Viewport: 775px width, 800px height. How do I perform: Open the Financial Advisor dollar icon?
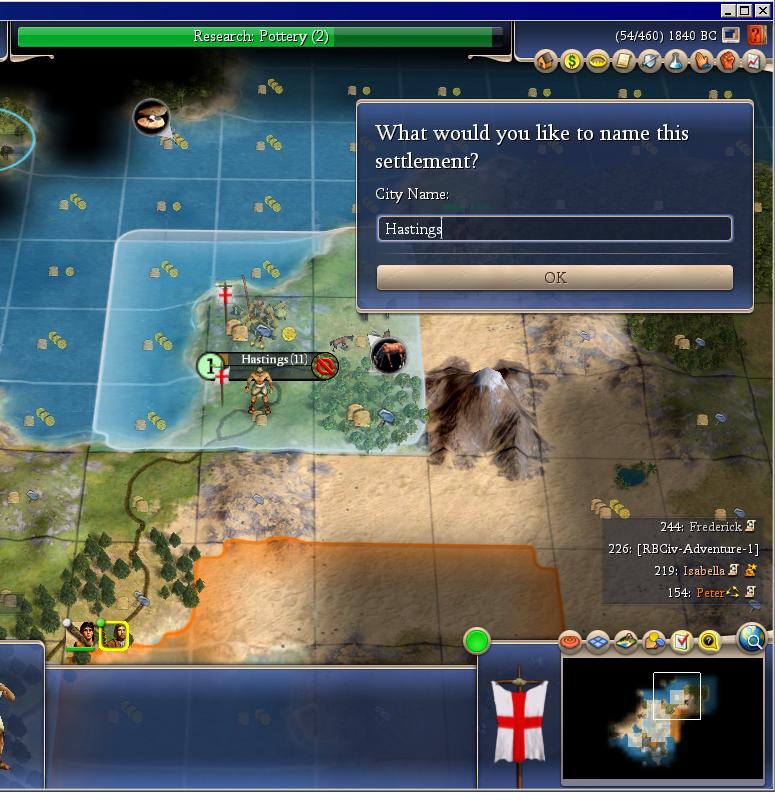[572, 62]
